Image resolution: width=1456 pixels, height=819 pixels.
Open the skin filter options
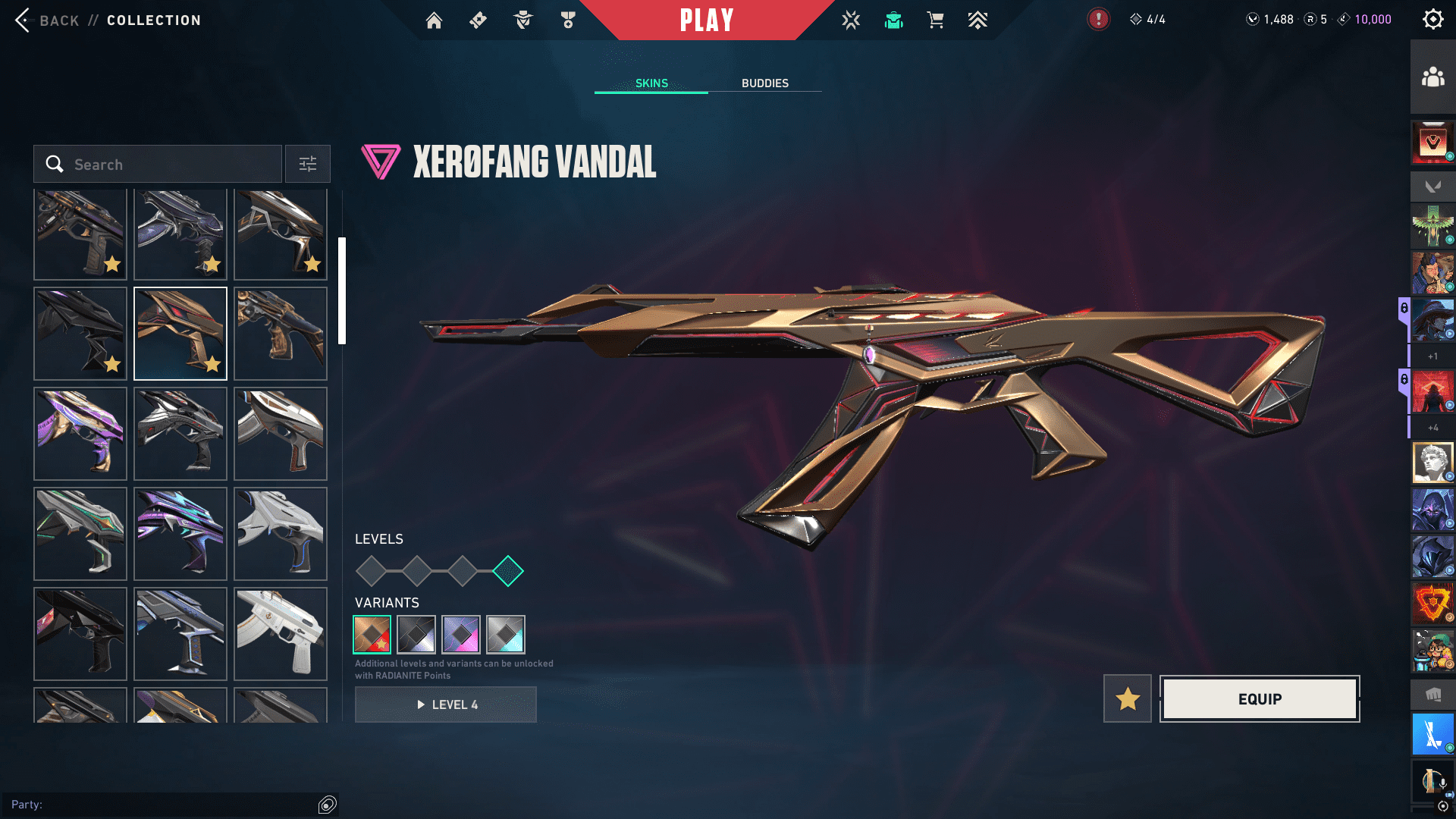tap(307, 165)
